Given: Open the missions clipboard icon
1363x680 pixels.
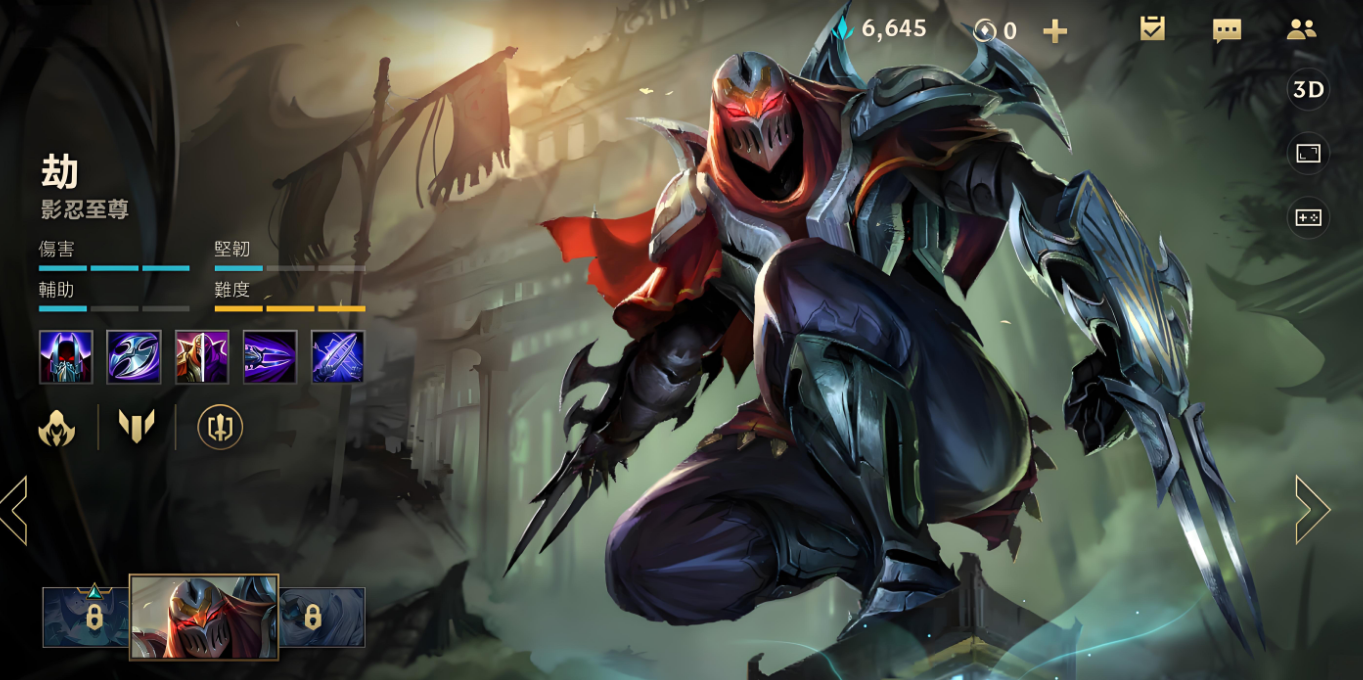Looking at the screenshot, I should (1152, 29).
